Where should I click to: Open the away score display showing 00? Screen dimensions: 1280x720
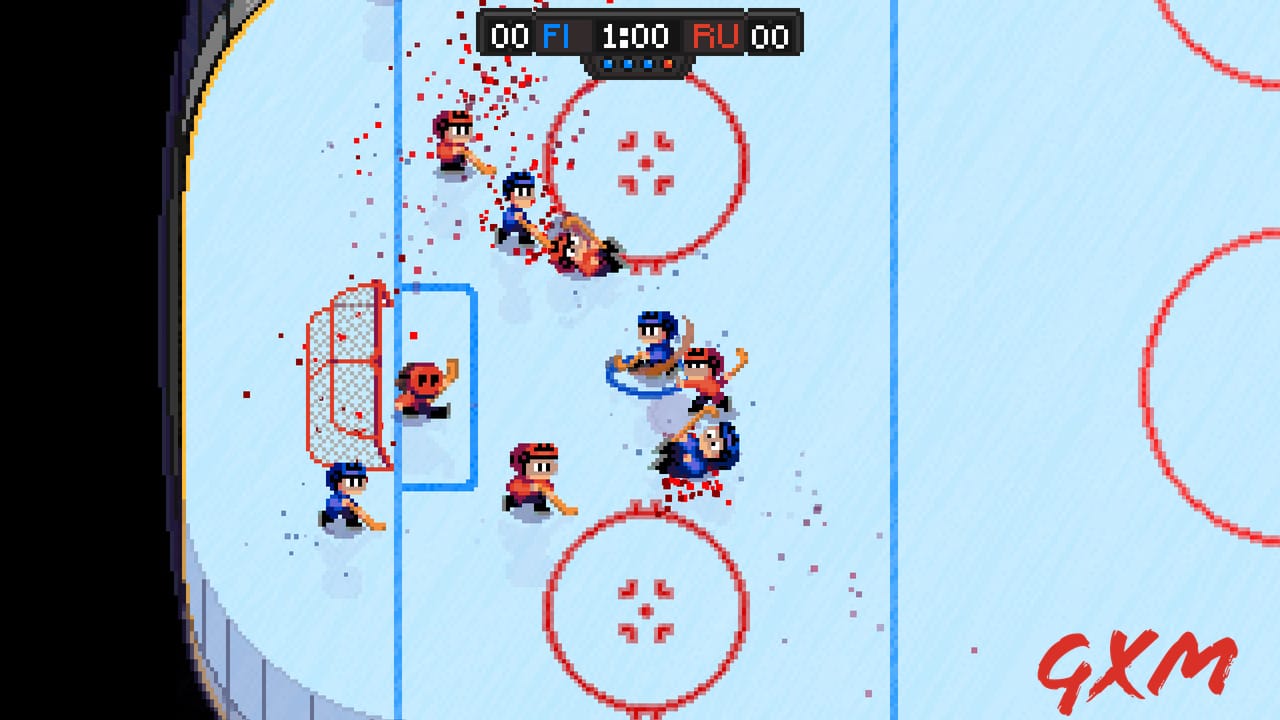pos(768,36)
